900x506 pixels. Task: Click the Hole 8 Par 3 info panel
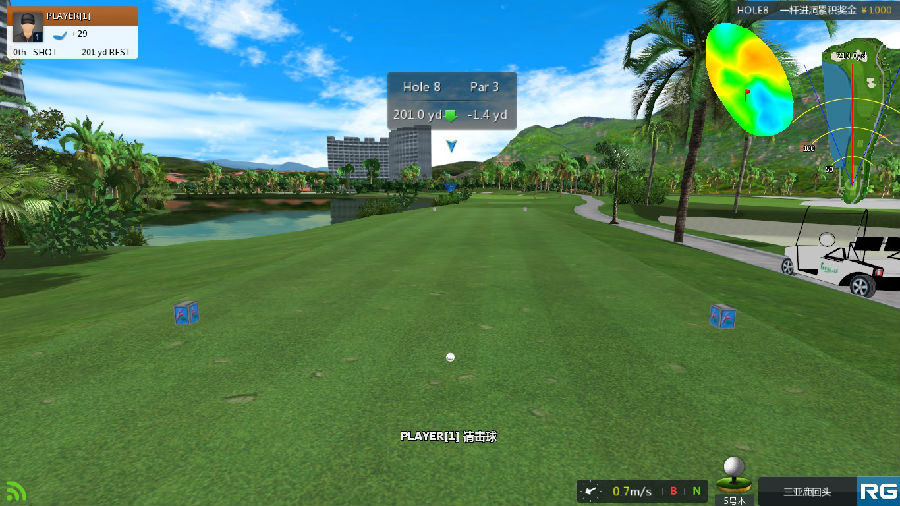tap(452, 100)
